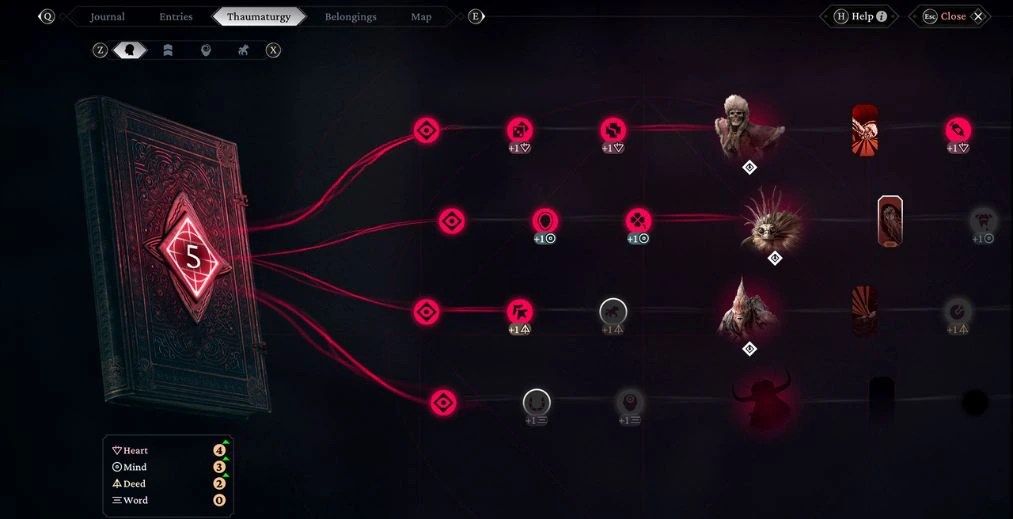This screenshot has height=519, width=1013.
Task: Switch to the double chevron sub-tab
Action: click(x=167, y=50)
